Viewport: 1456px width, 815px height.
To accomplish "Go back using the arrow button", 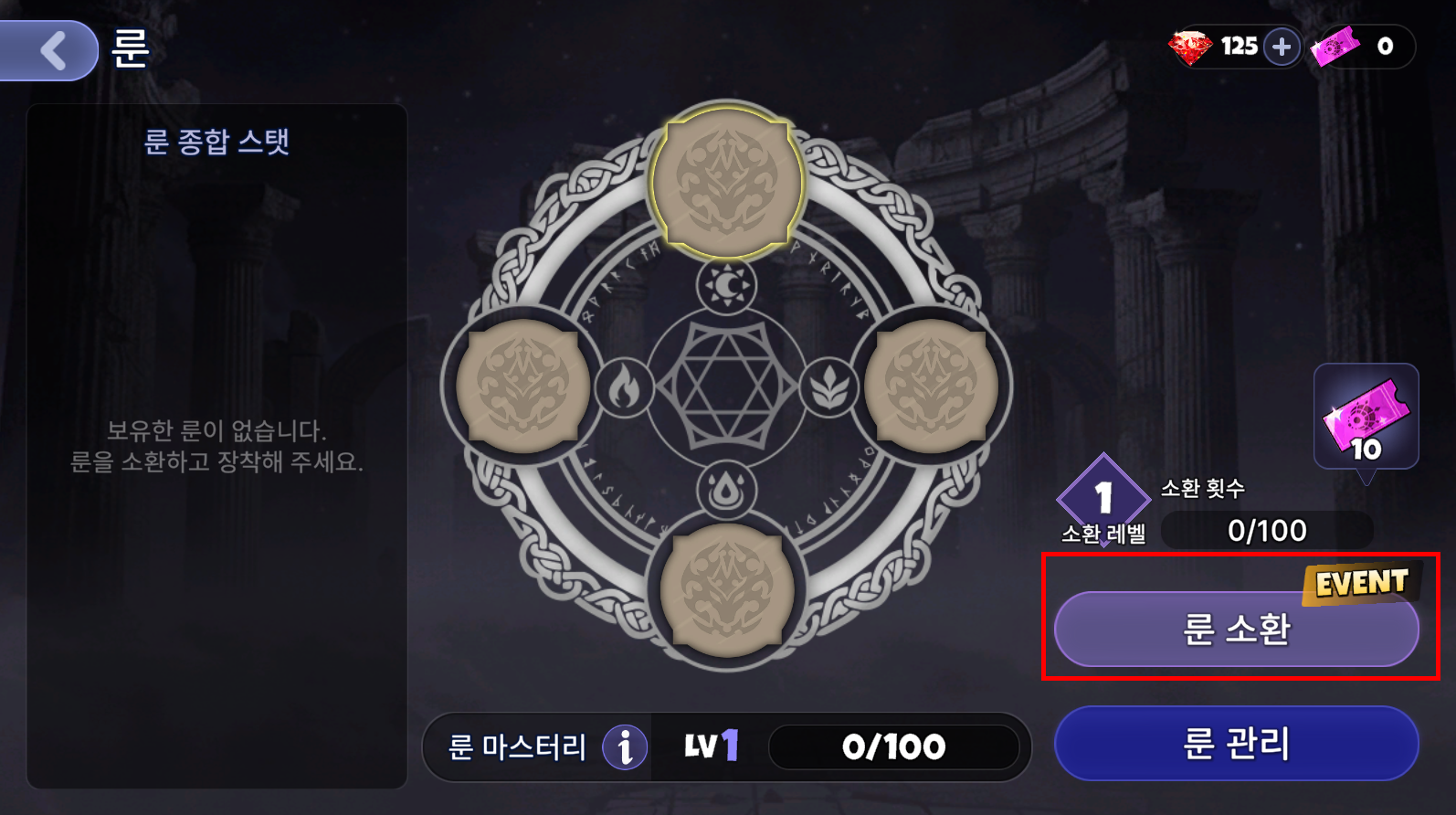I will [x=52, y=50].
